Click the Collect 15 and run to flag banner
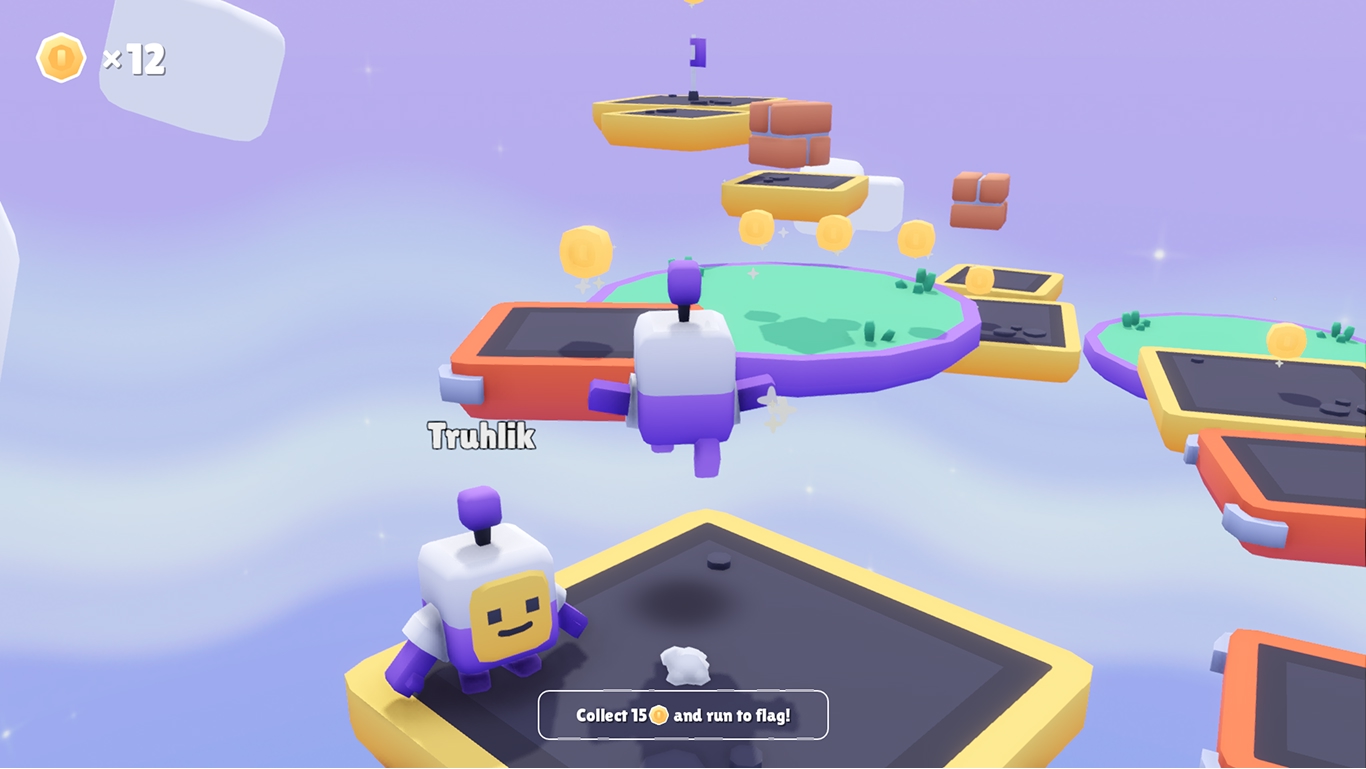1366x769 pixels. (683, 714)
